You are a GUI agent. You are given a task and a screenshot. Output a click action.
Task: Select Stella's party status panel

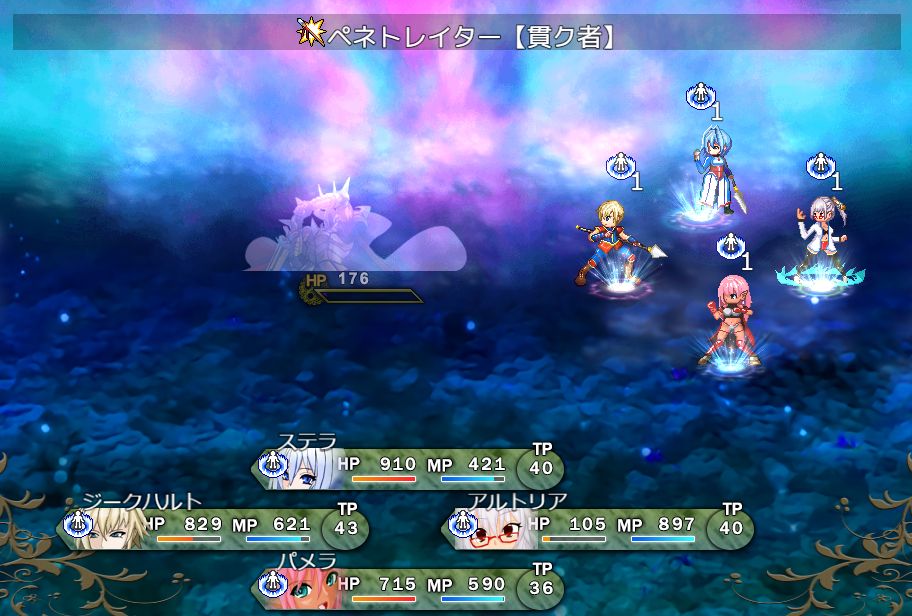(407, 468)
